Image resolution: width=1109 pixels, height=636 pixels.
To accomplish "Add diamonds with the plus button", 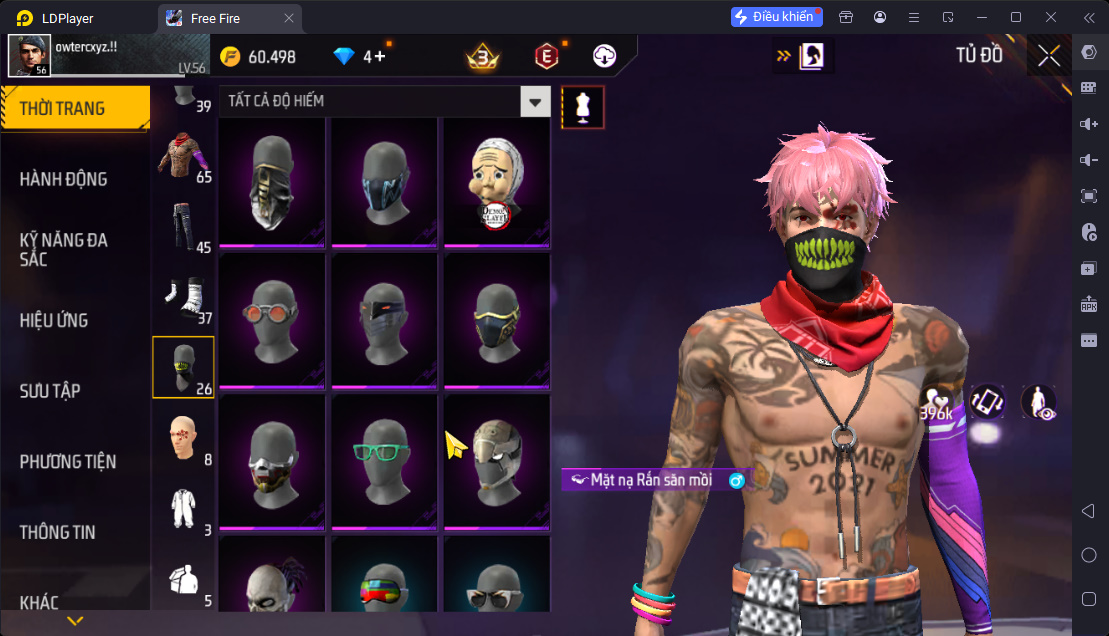I will [381, 56].
